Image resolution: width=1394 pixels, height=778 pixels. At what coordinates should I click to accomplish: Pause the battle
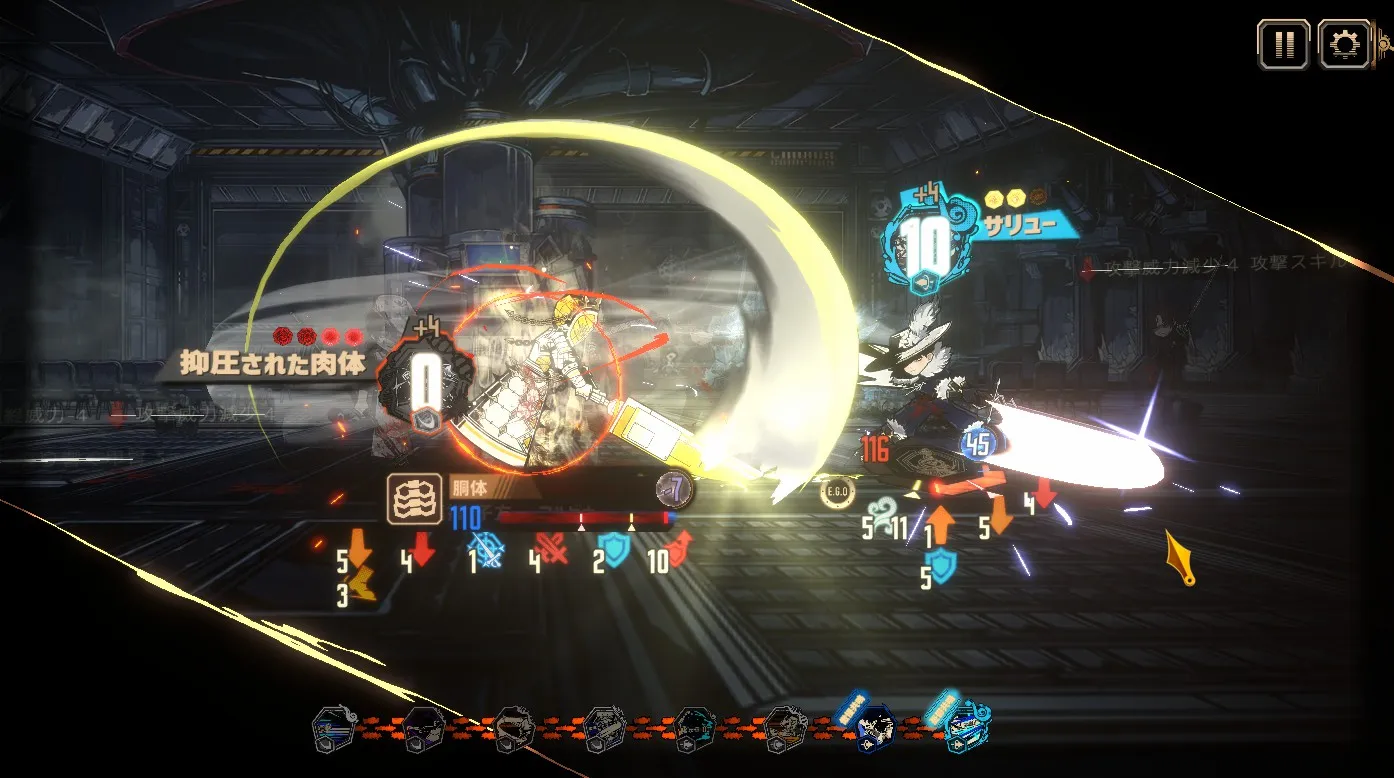1284,44
